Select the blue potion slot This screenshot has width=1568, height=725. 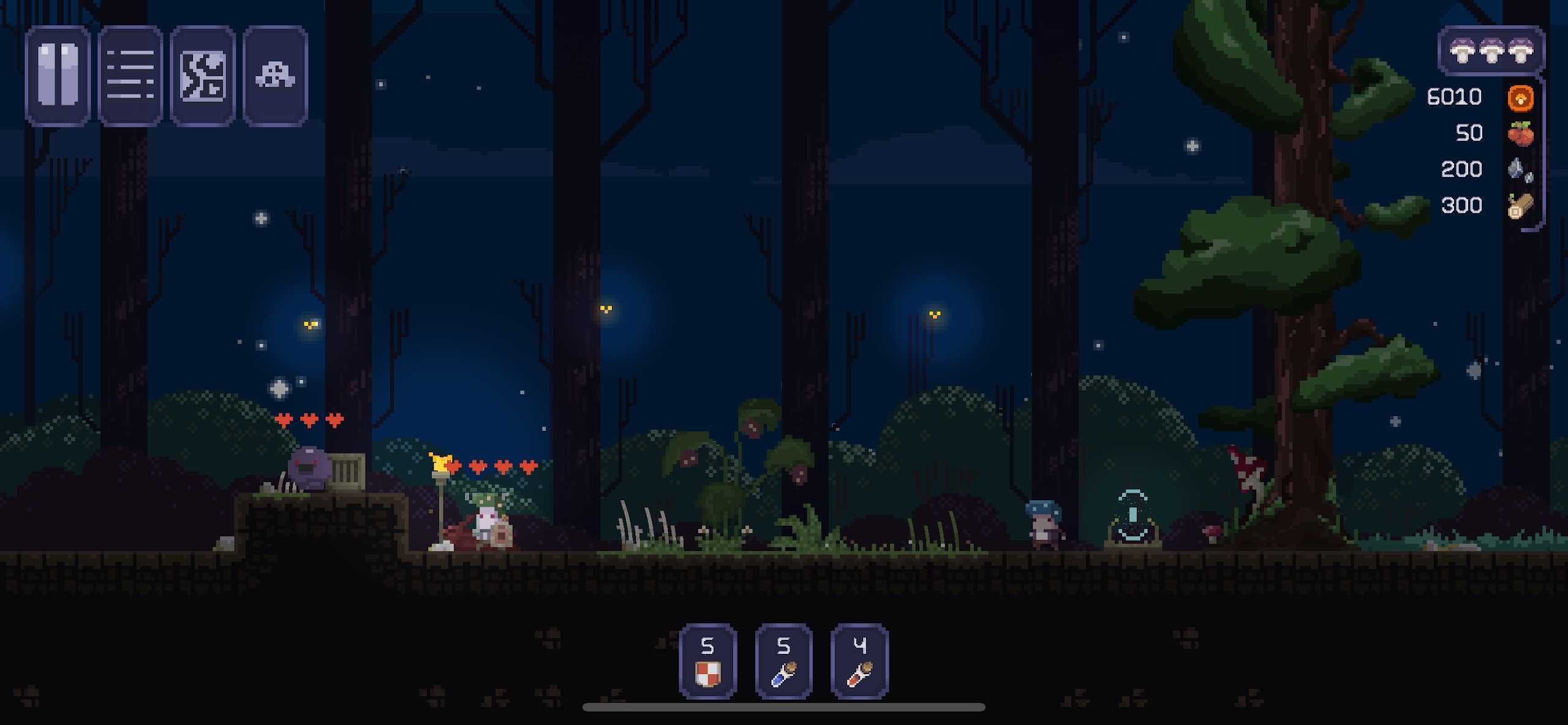coord(783,661)
